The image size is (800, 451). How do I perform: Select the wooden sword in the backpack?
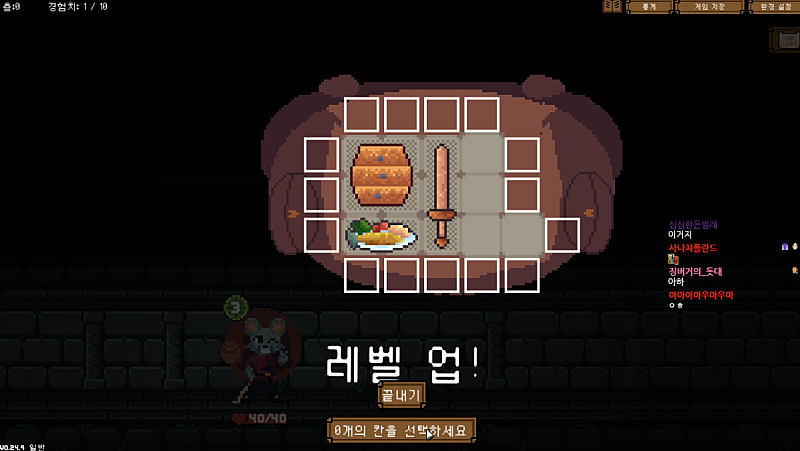(441, 195)
